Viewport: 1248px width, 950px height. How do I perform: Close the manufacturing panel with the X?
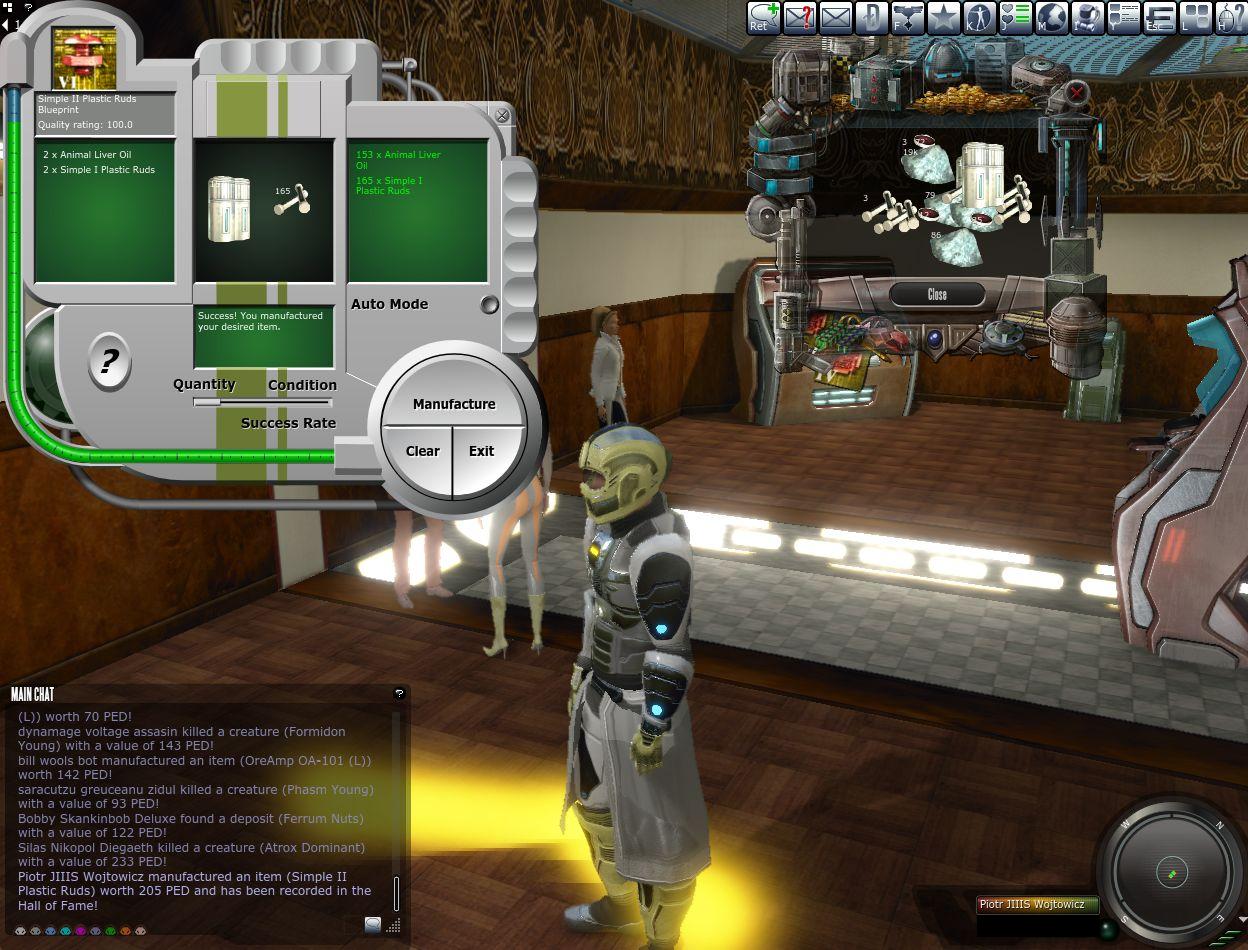click(x=502, y=116)
